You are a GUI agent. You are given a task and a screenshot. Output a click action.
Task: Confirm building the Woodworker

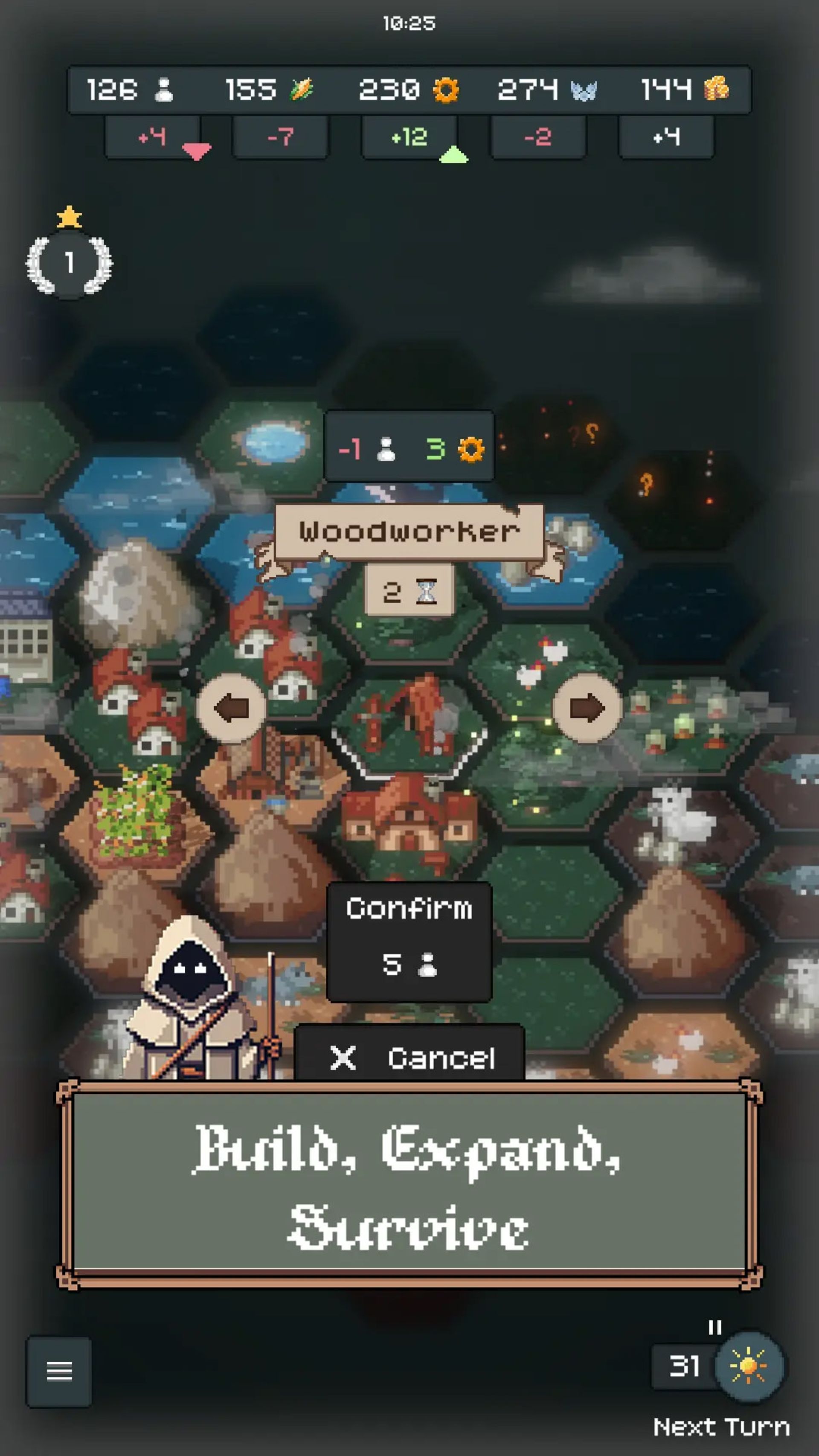[x=409, y=941]
